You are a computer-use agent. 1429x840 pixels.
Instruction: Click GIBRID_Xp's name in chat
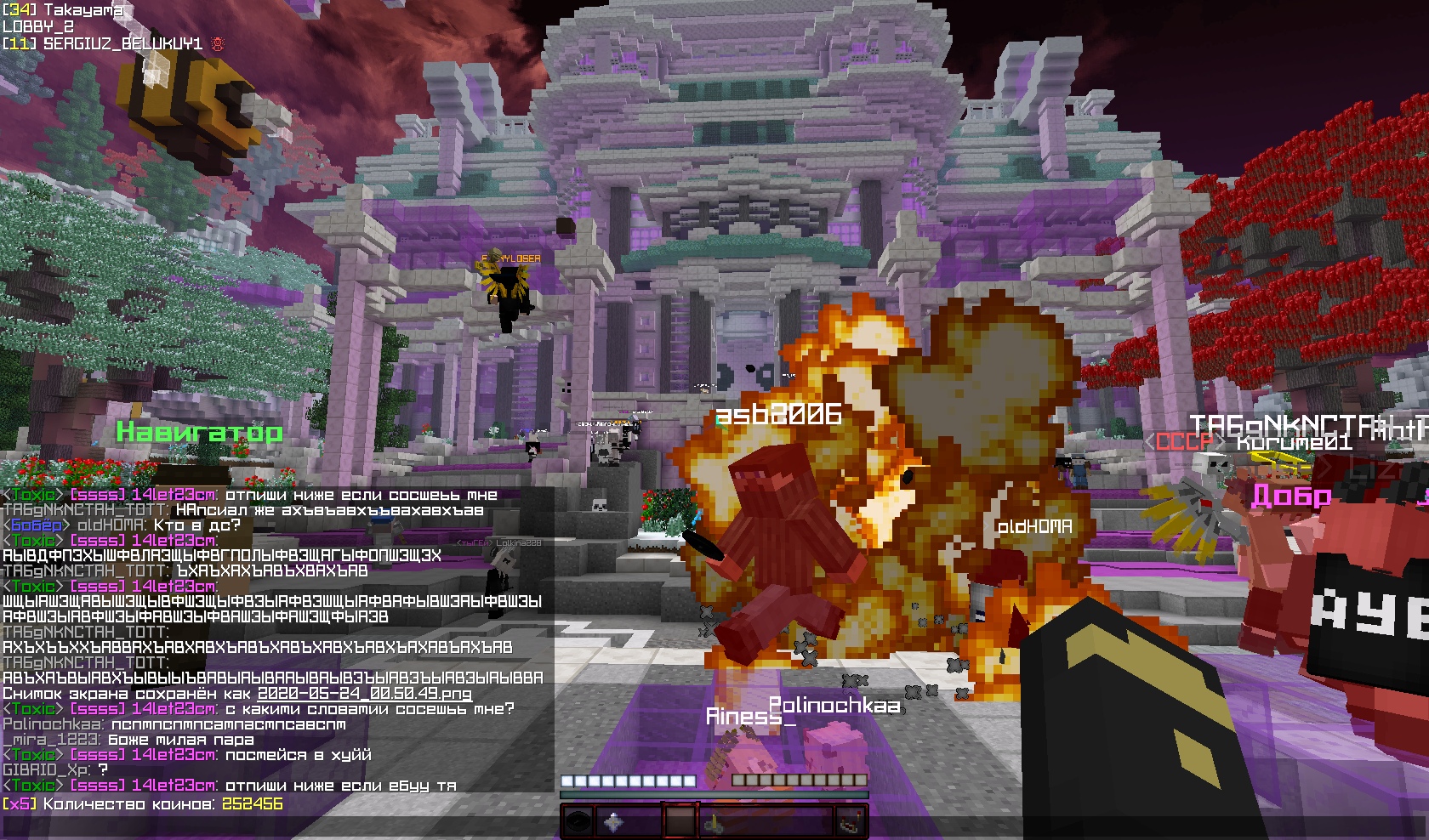click(x=44, y=770)
